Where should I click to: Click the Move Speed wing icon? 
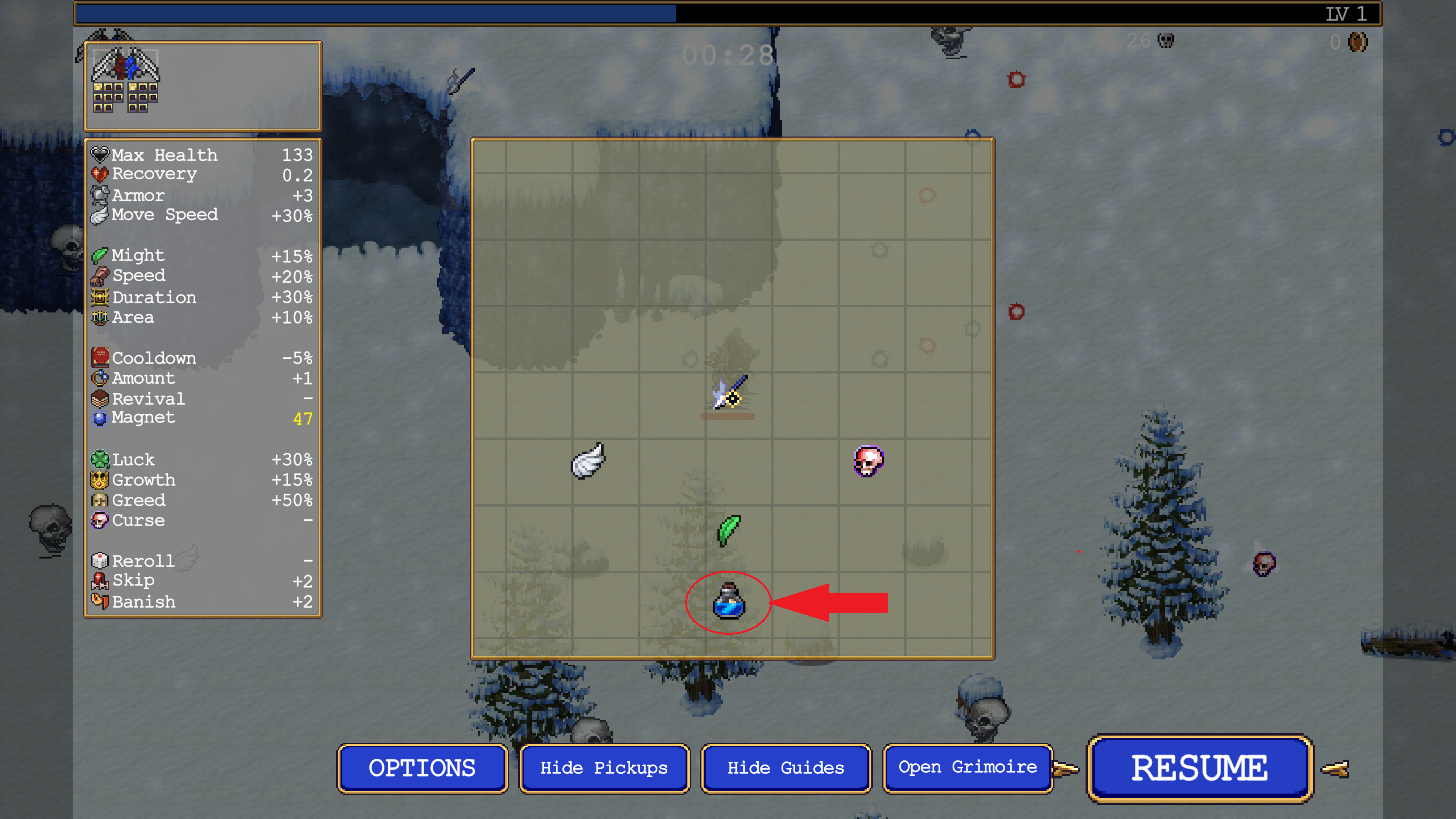(x=99, y=215)
